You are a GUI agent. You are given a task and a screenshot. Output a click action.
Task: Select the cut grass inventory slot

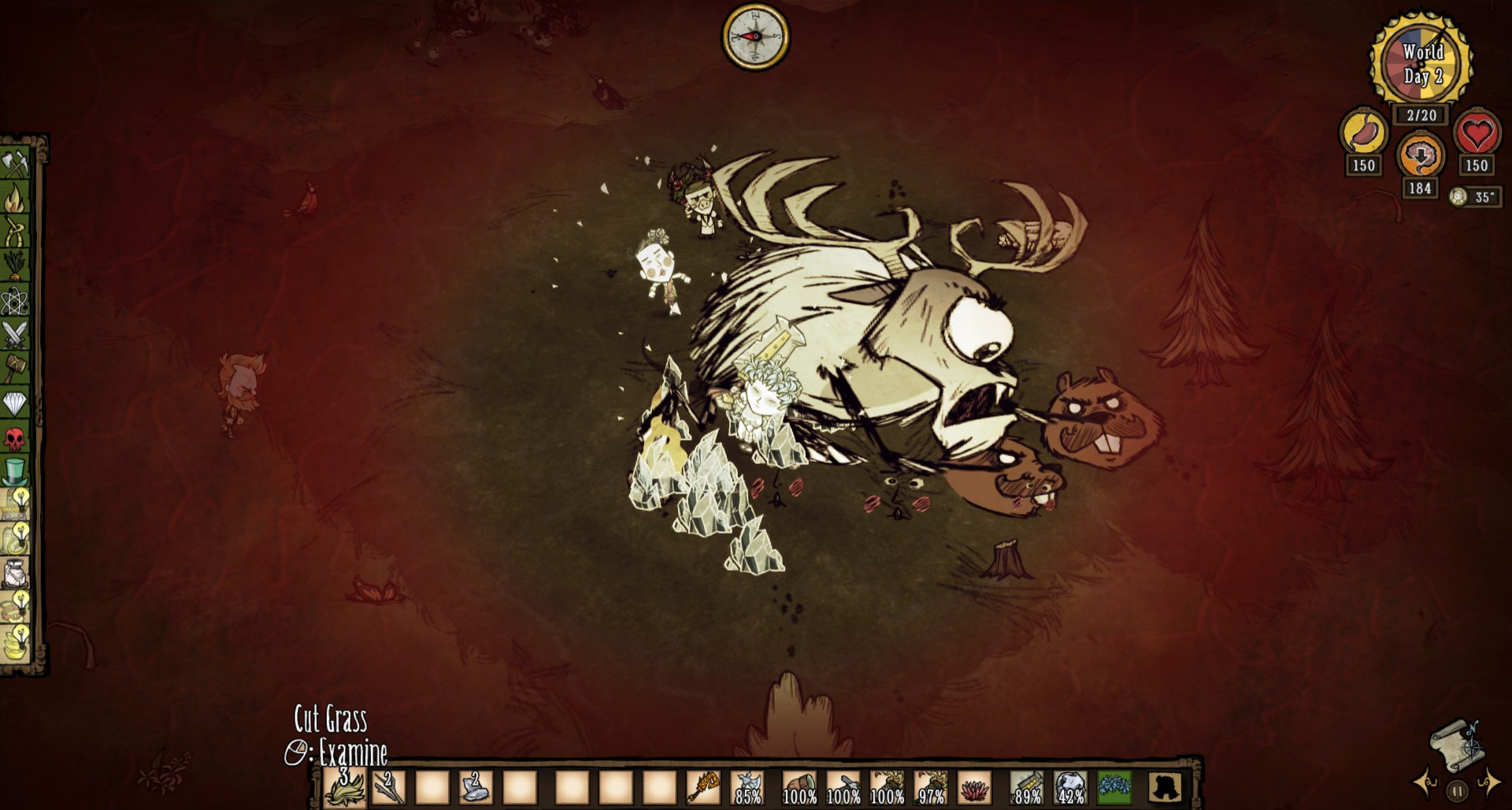[x=345, y=787]
